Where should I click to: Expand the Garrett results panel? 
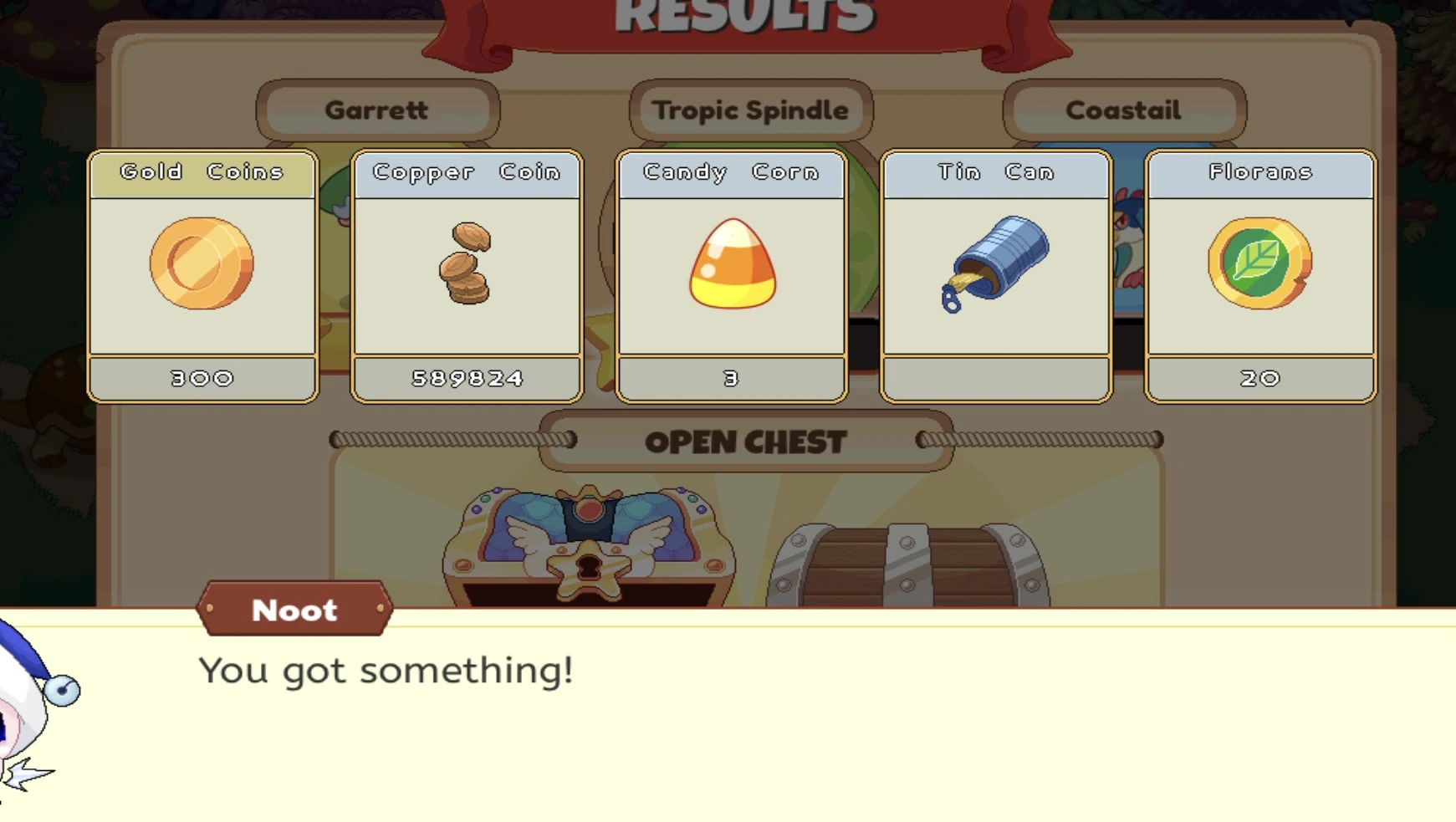[378, 110]
